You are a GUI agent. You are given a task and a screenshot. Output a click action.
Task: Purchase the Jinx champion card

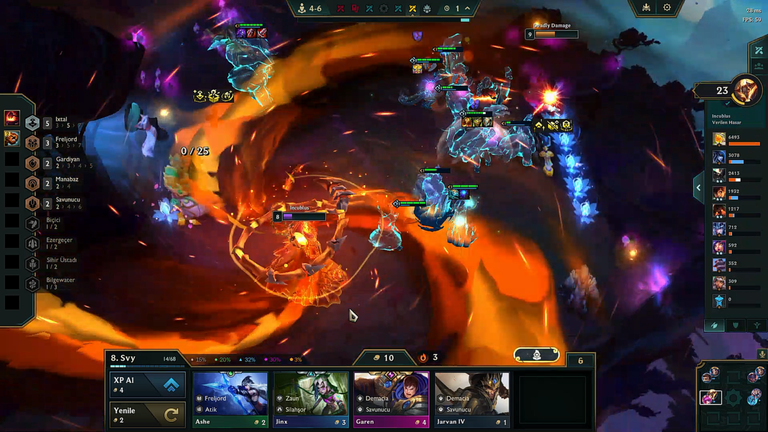310,400
